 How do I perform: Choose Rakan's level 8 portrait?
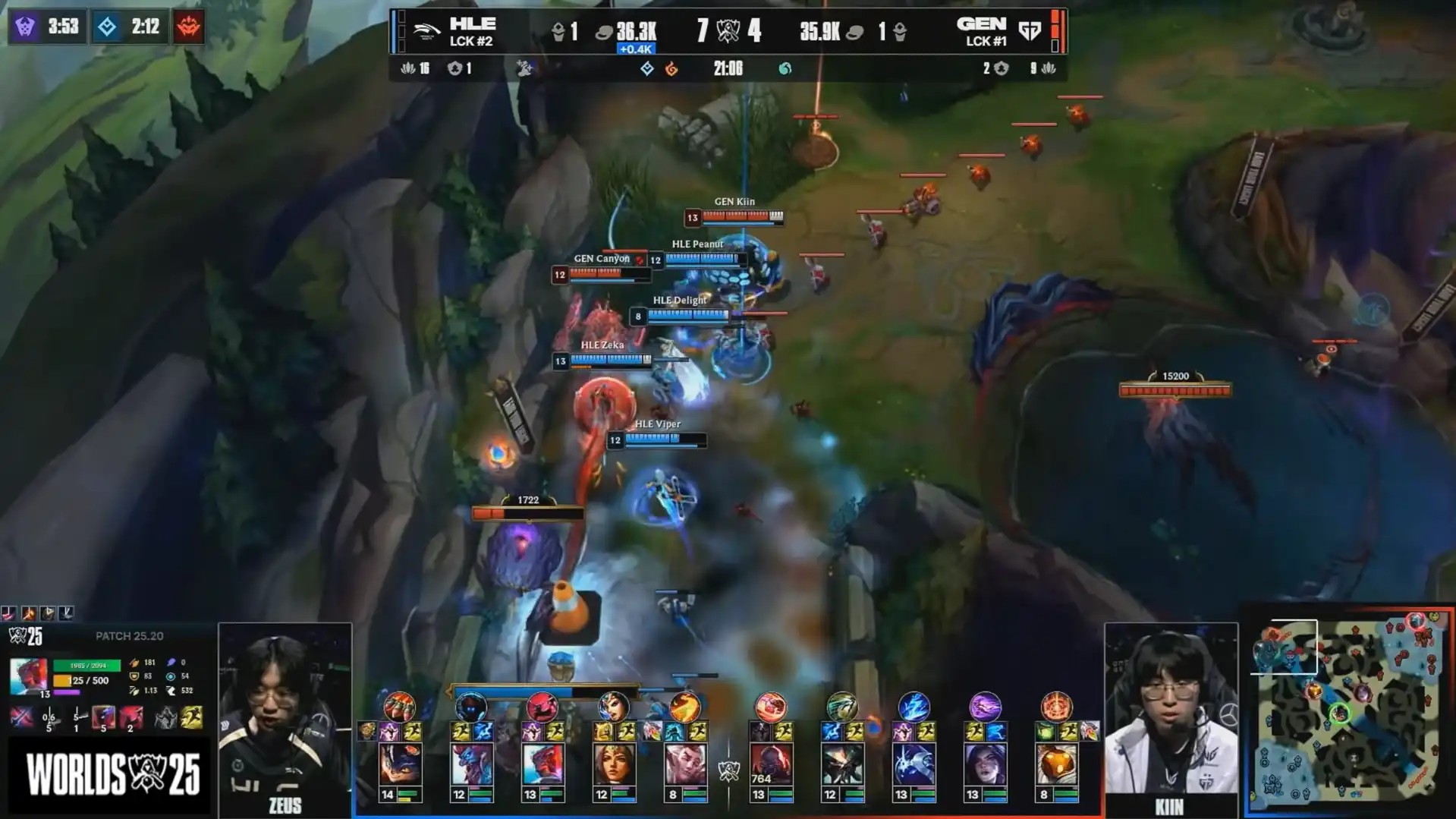[x=685, y=764]
